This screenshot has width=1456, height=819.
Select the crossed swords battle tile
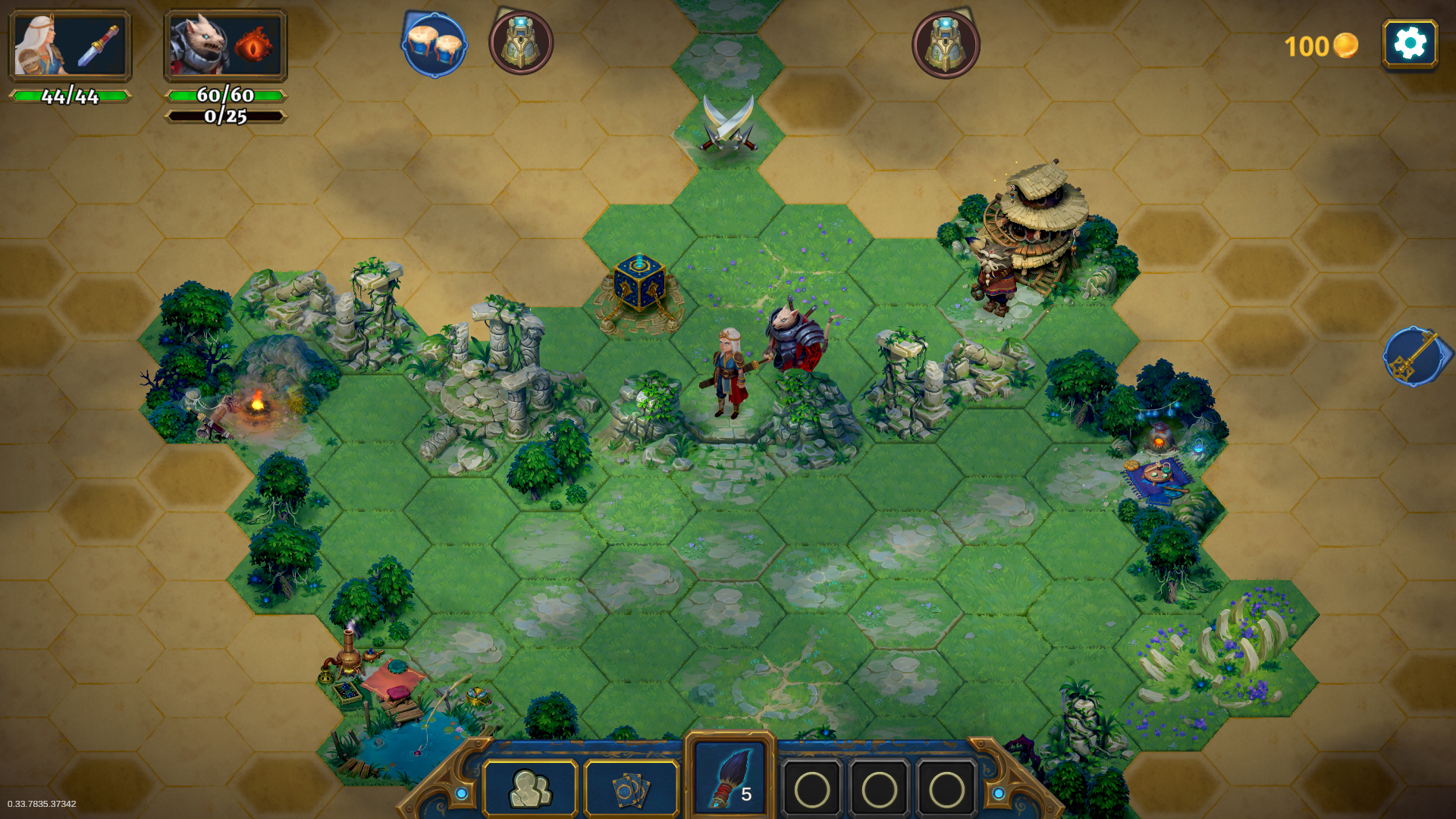[728, 124]
